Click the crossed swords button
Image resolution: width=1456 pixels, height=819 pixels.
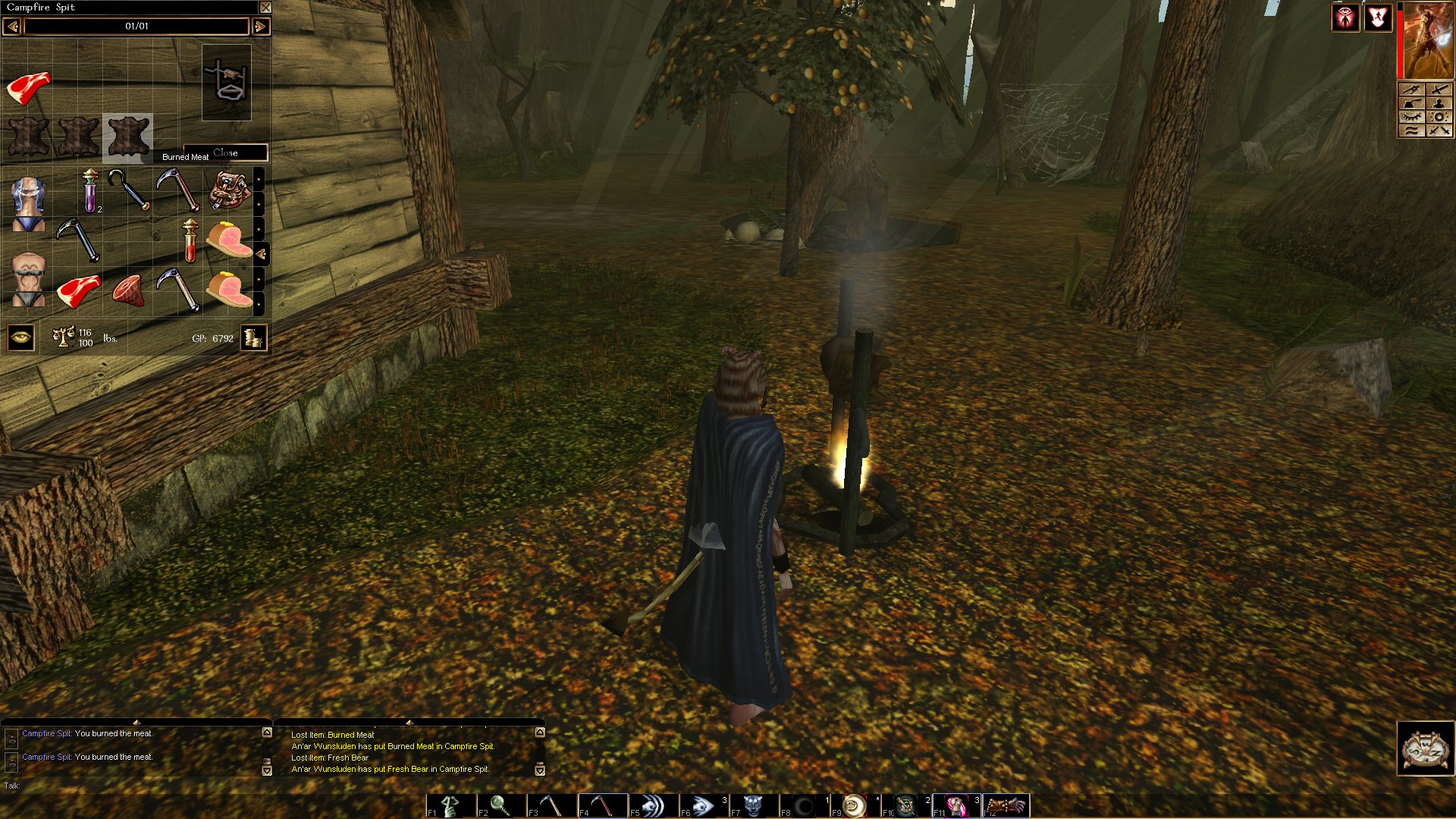click(x=1439, y=130)
